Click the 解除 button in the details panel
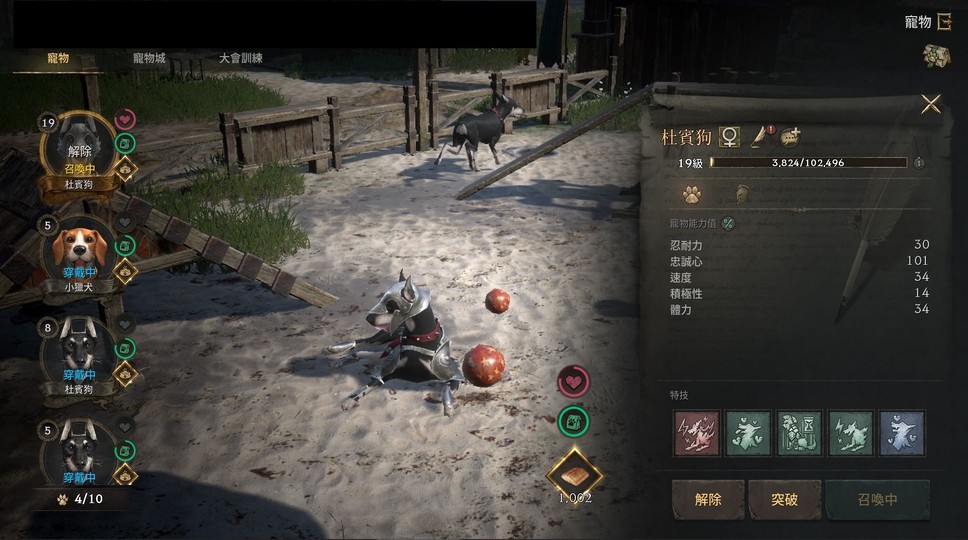 (x=707, y=499)
